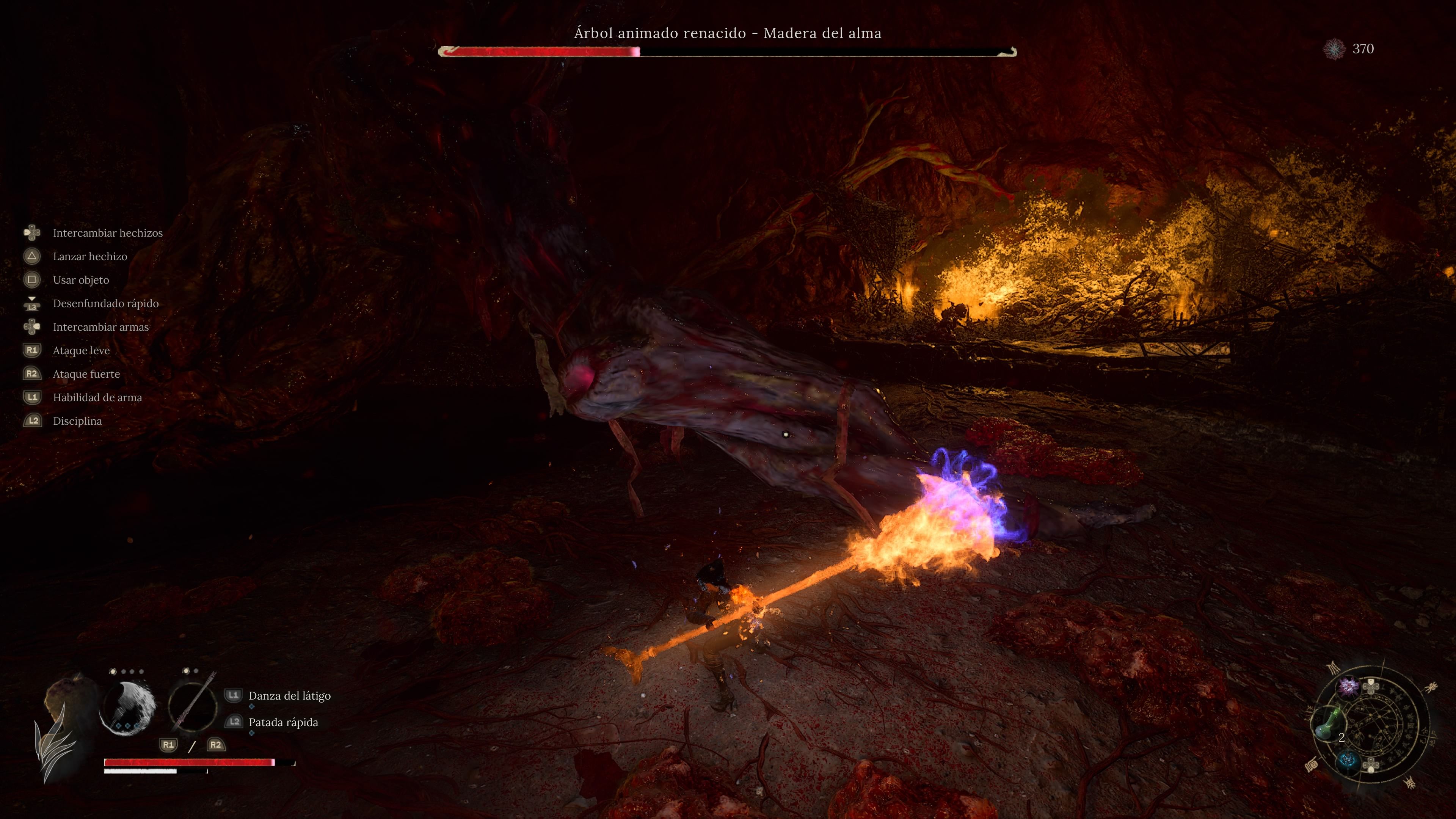Select the Patada rápida discipline skill

282,722
